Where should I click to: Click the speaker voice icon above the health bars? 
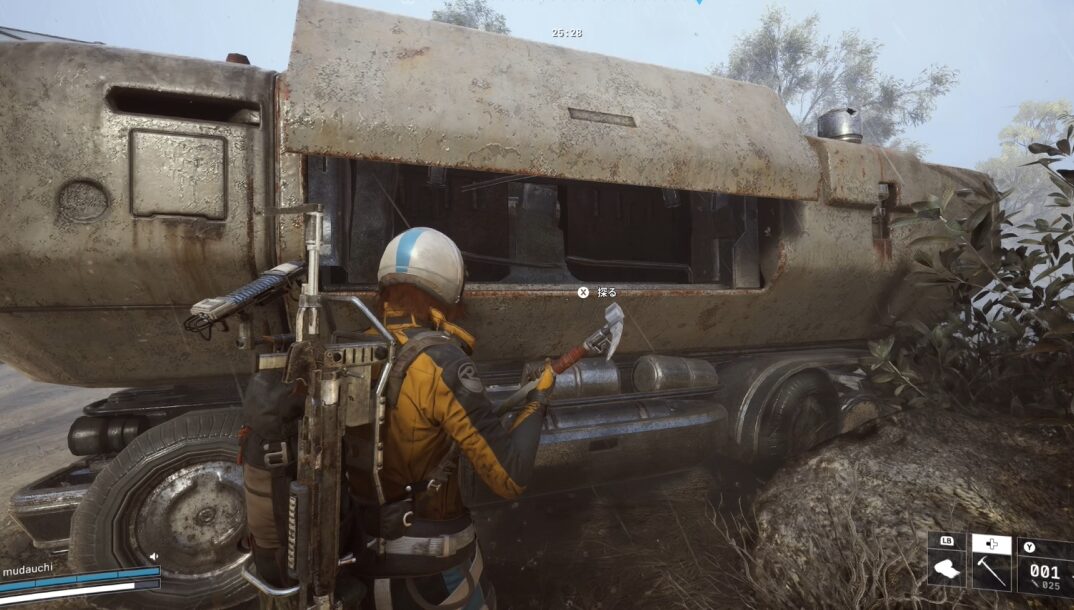[x=153, y=556]
